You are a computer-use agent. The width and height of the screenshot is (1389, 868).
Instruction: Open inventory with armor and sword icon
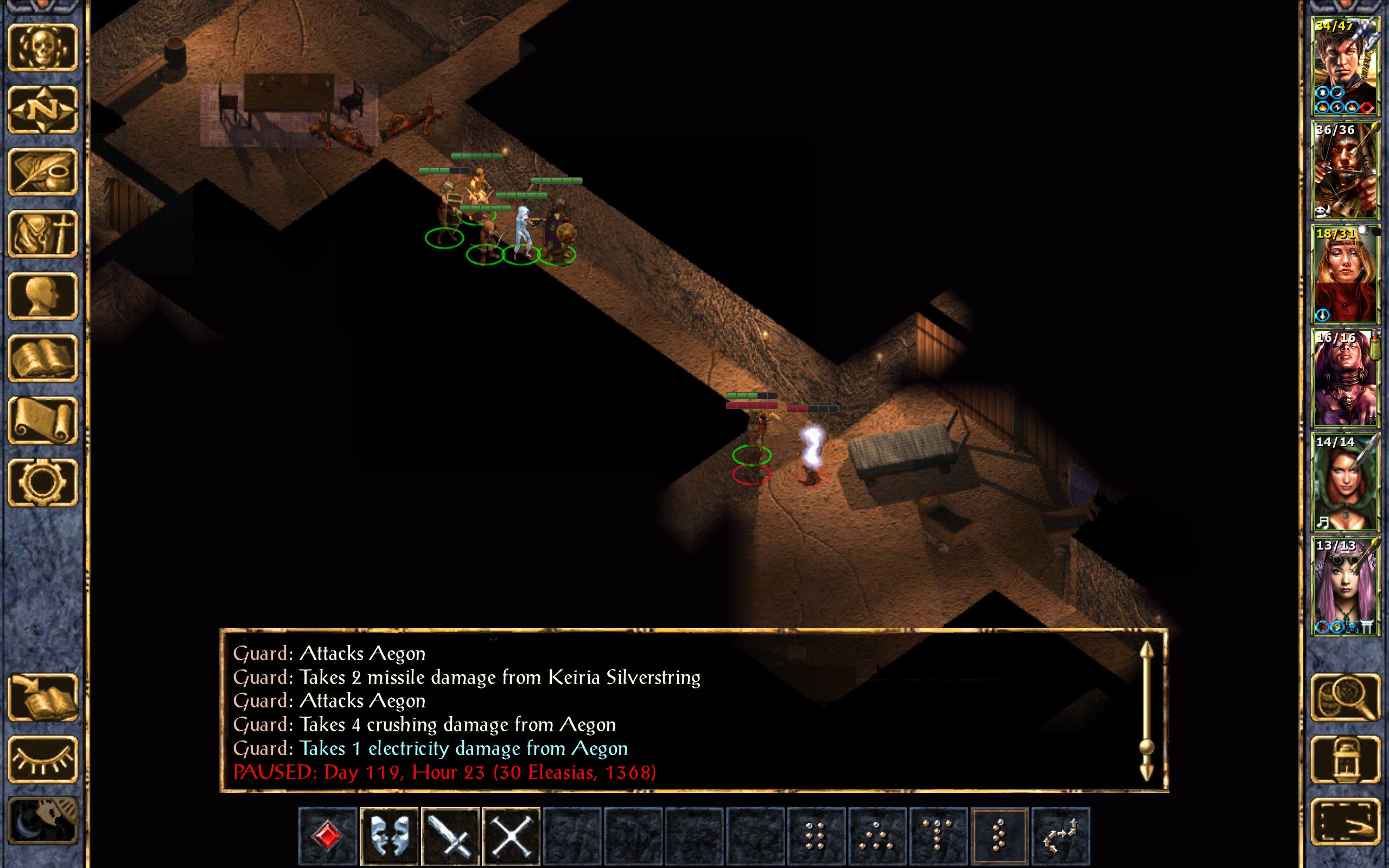coord(42,234)
